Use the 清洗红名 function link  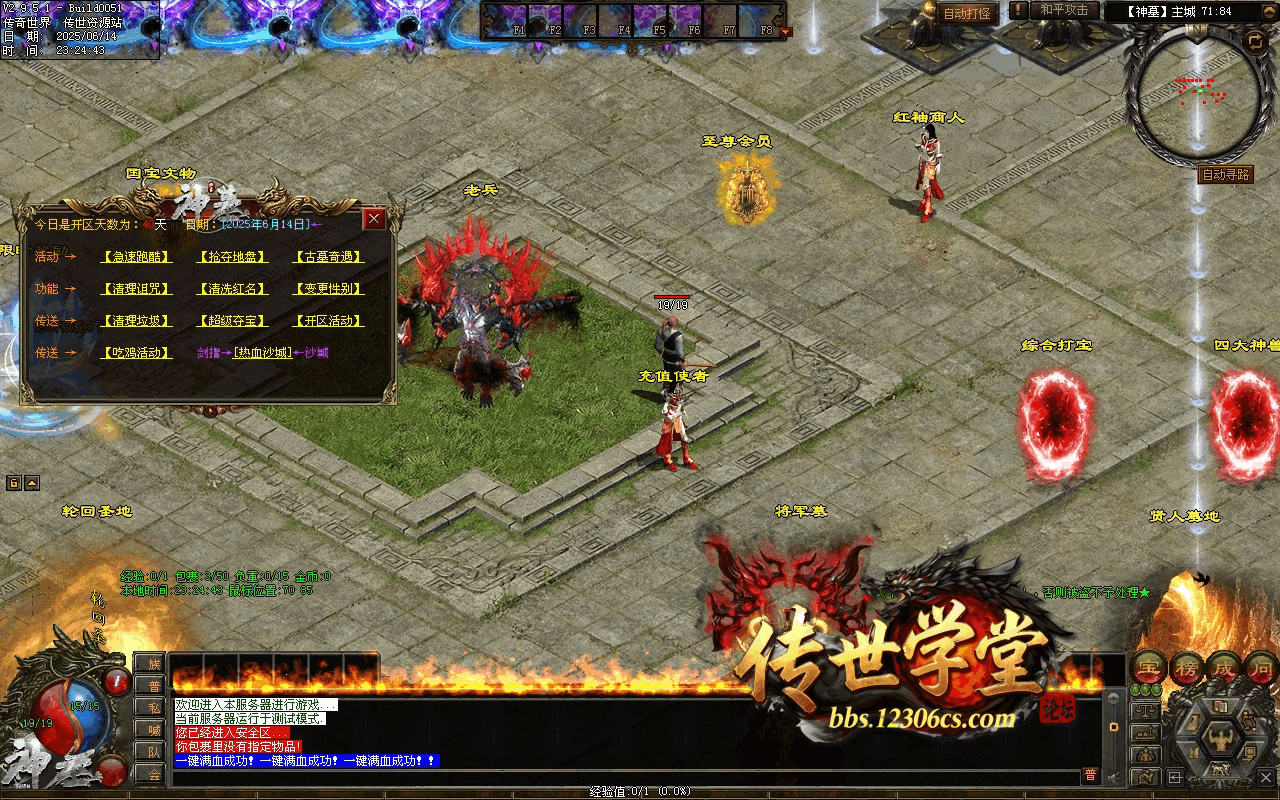pos(233,289)
